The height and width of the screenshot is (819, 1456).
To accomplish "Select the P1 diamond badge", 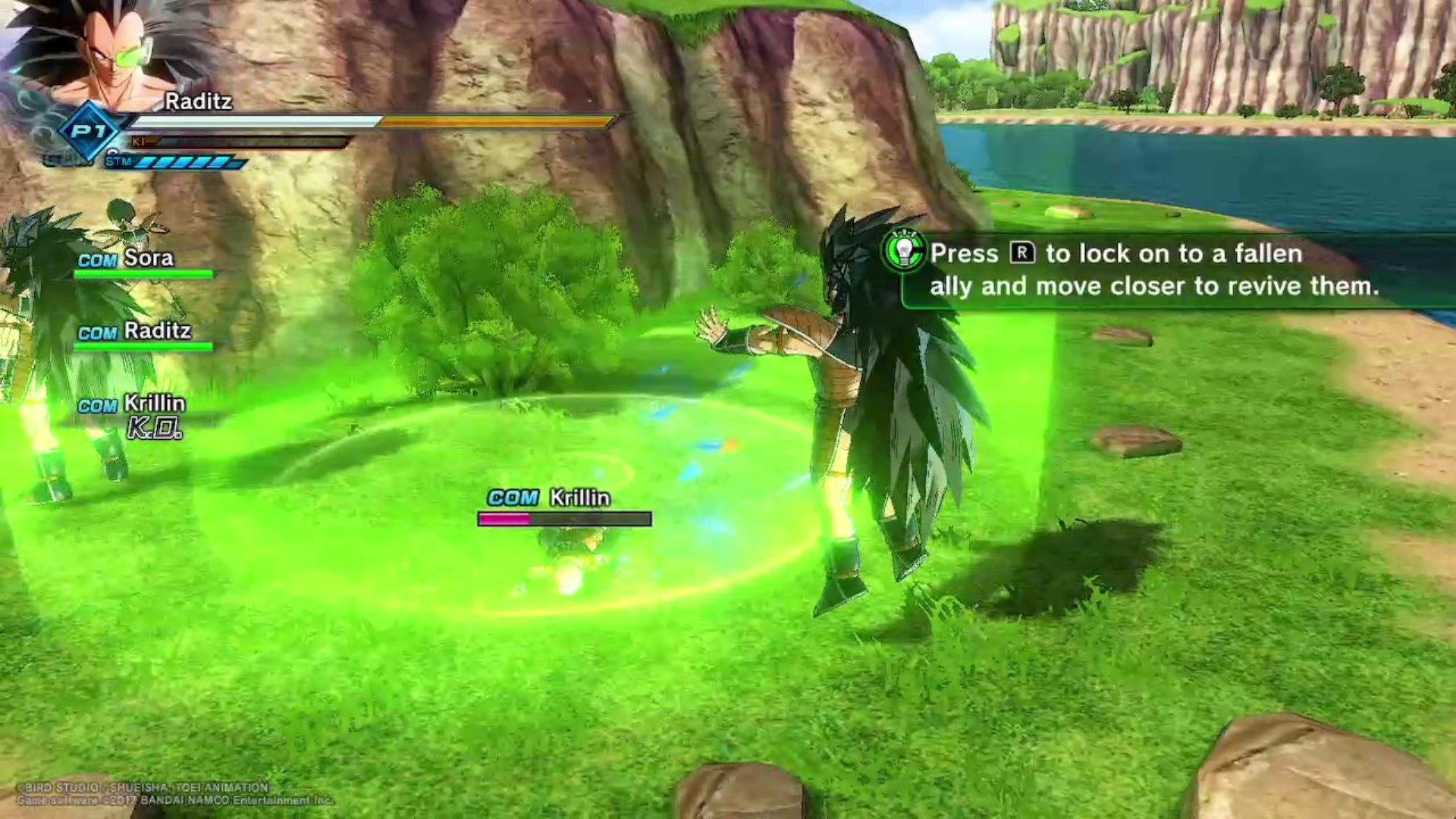I will point(89,132).
